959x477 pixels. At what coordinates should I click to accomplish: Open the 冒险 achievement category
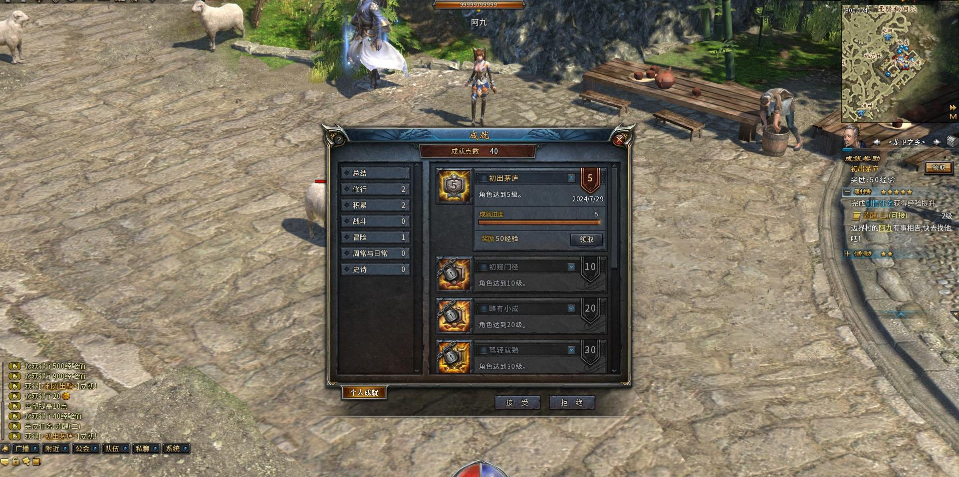click(x=376, y=237)
